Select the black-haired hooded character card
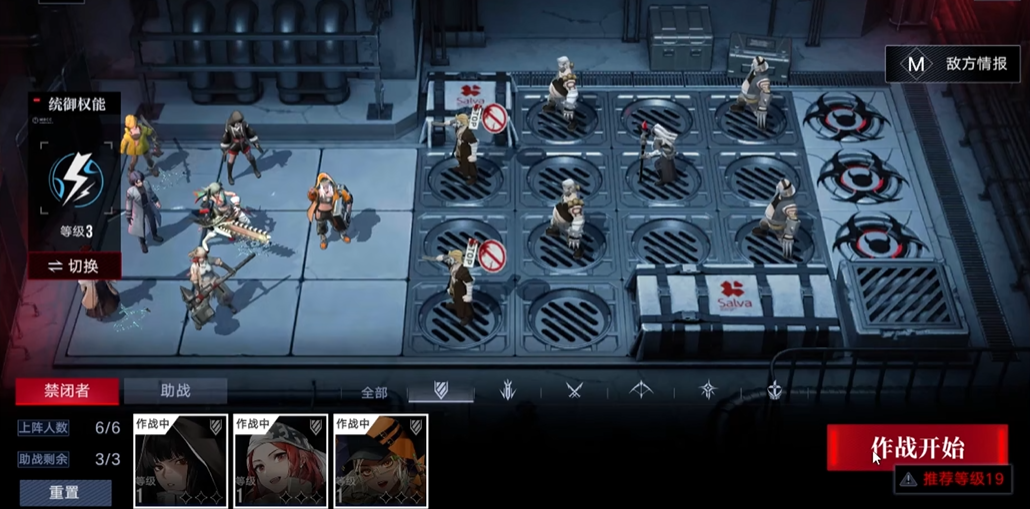The height and width of the screenshot is (509, 1030). pos(180,461)
